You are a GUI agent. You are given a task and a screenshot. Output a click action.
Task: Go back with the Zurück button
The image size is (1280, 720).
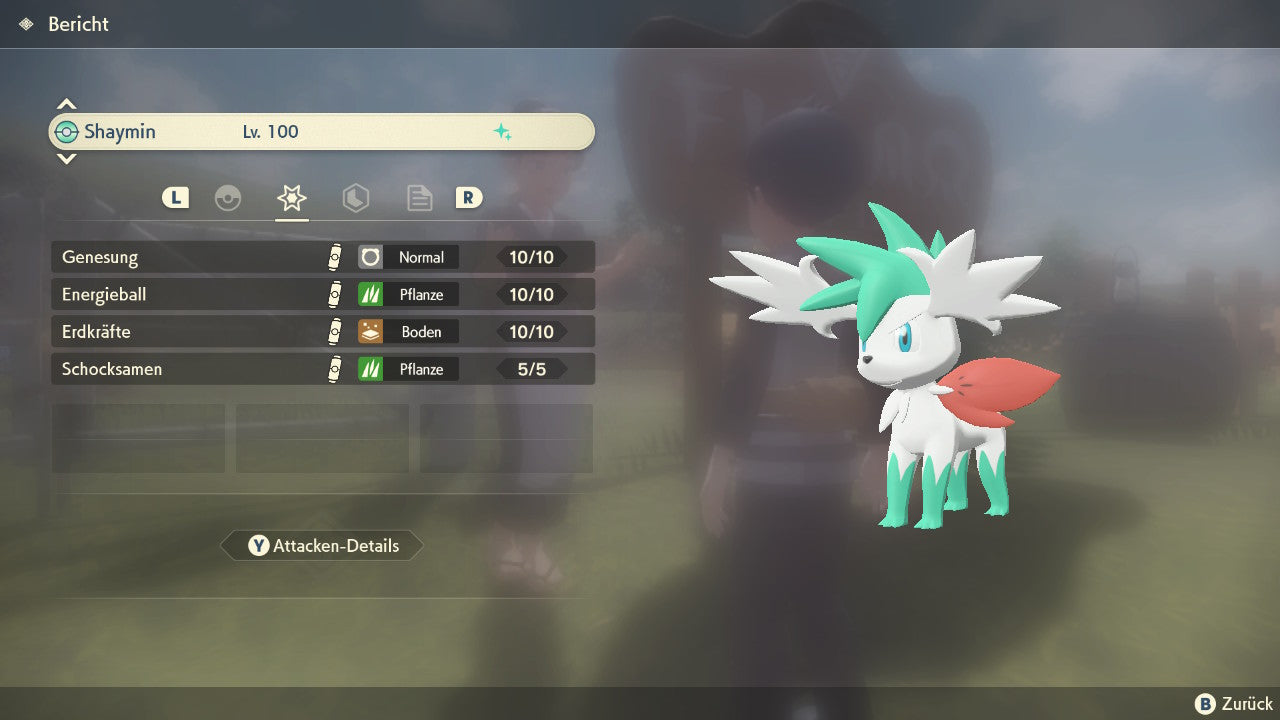tap(1234, 704)
